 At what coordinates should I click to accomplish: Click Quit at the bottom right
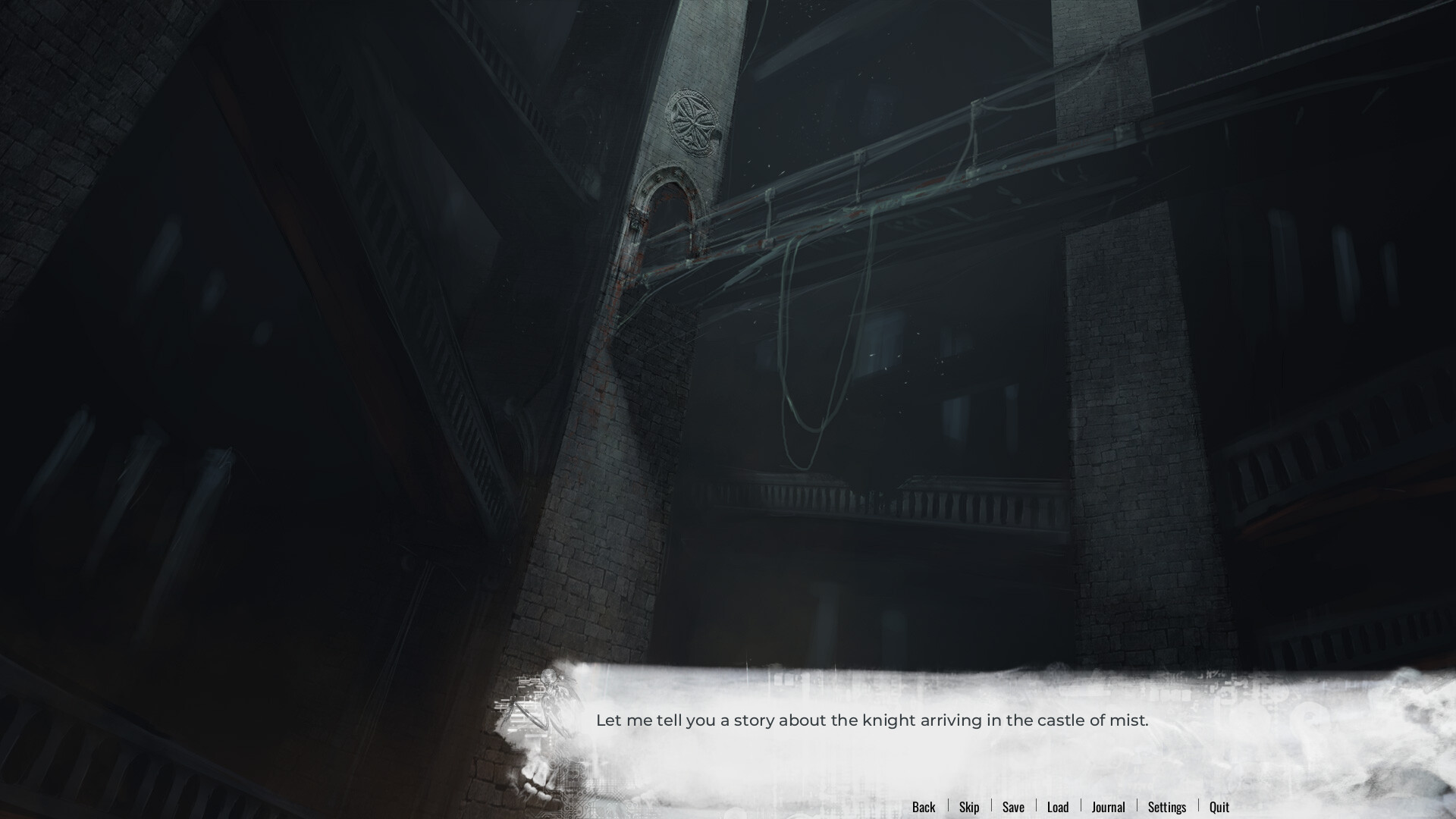pos(1219,807)
